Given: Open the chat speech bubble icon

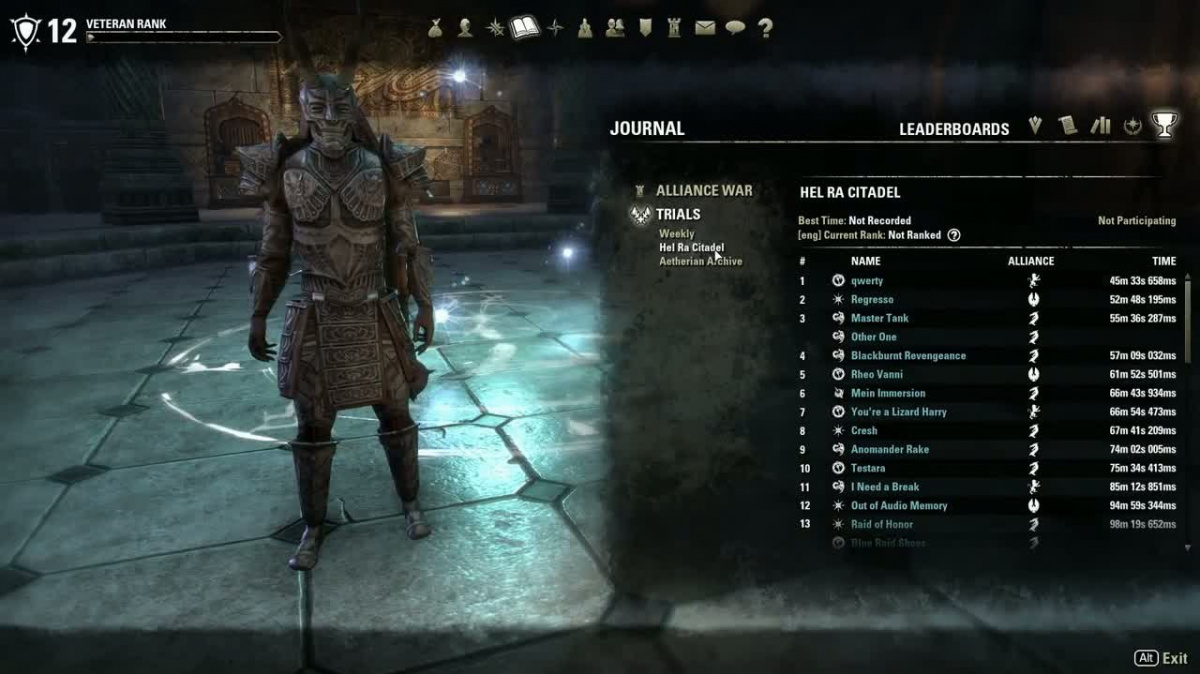Looking at the screenshot, I should click(x=735, y=28).
